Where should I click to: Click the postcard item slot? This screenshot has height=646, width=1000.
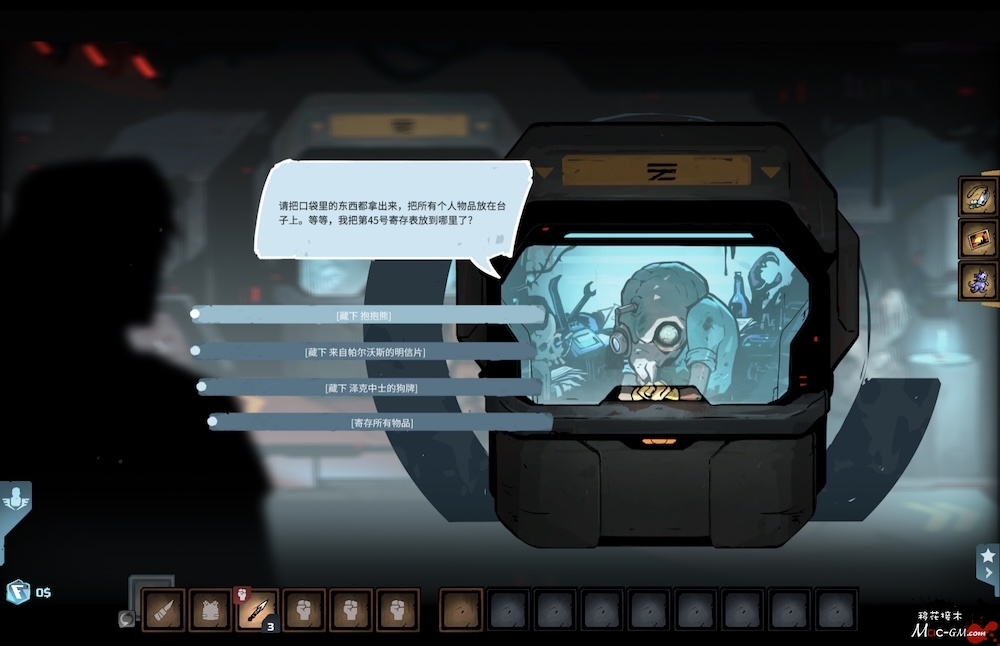point(978,239)
